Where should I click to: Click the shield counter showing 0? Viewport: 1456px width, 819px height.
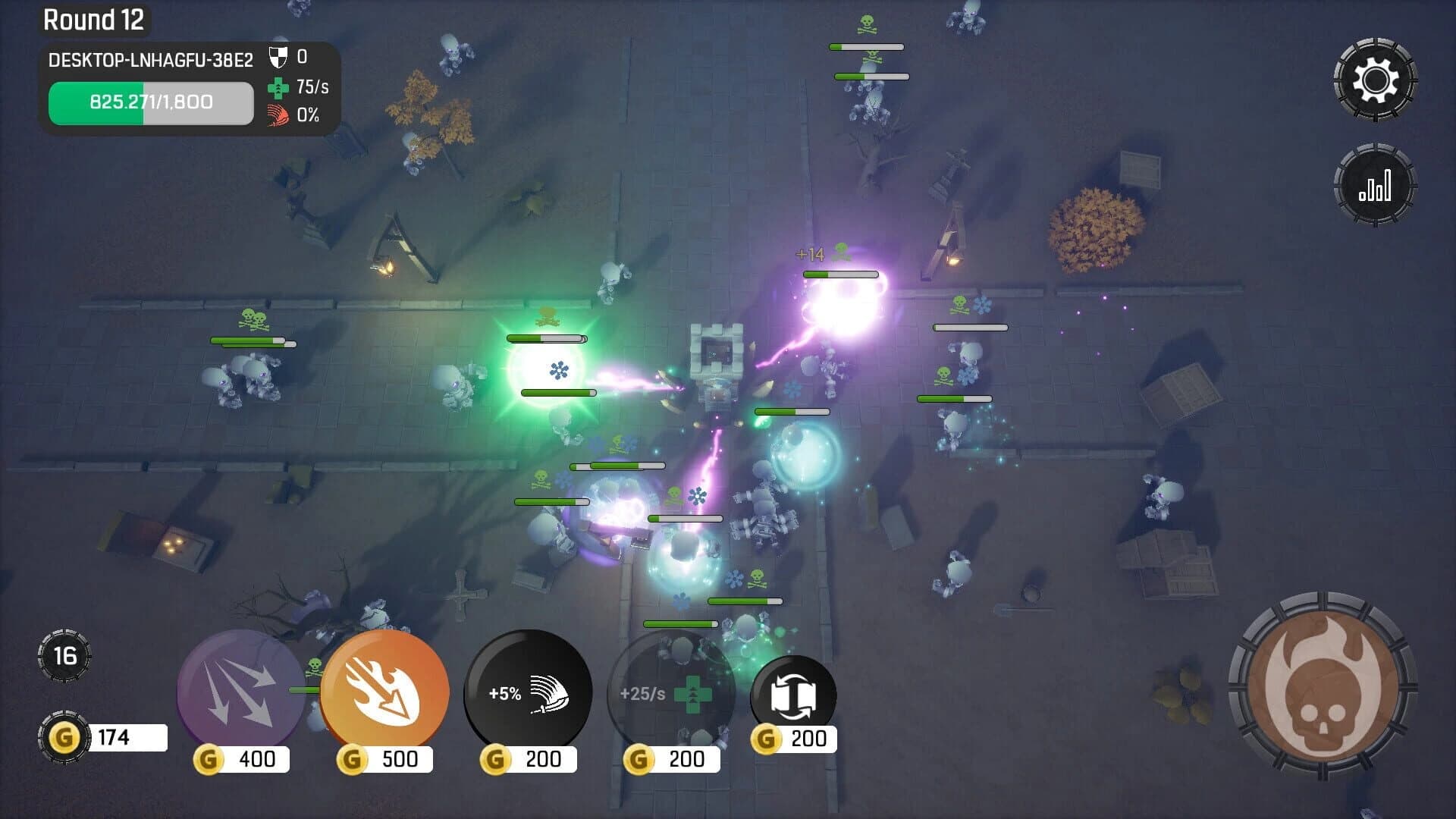point(287,56)
